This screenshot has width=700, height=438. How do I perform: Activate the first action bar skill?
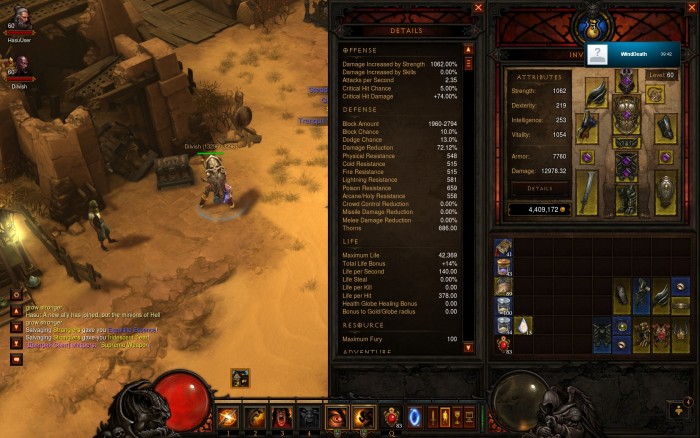[228, 416]
